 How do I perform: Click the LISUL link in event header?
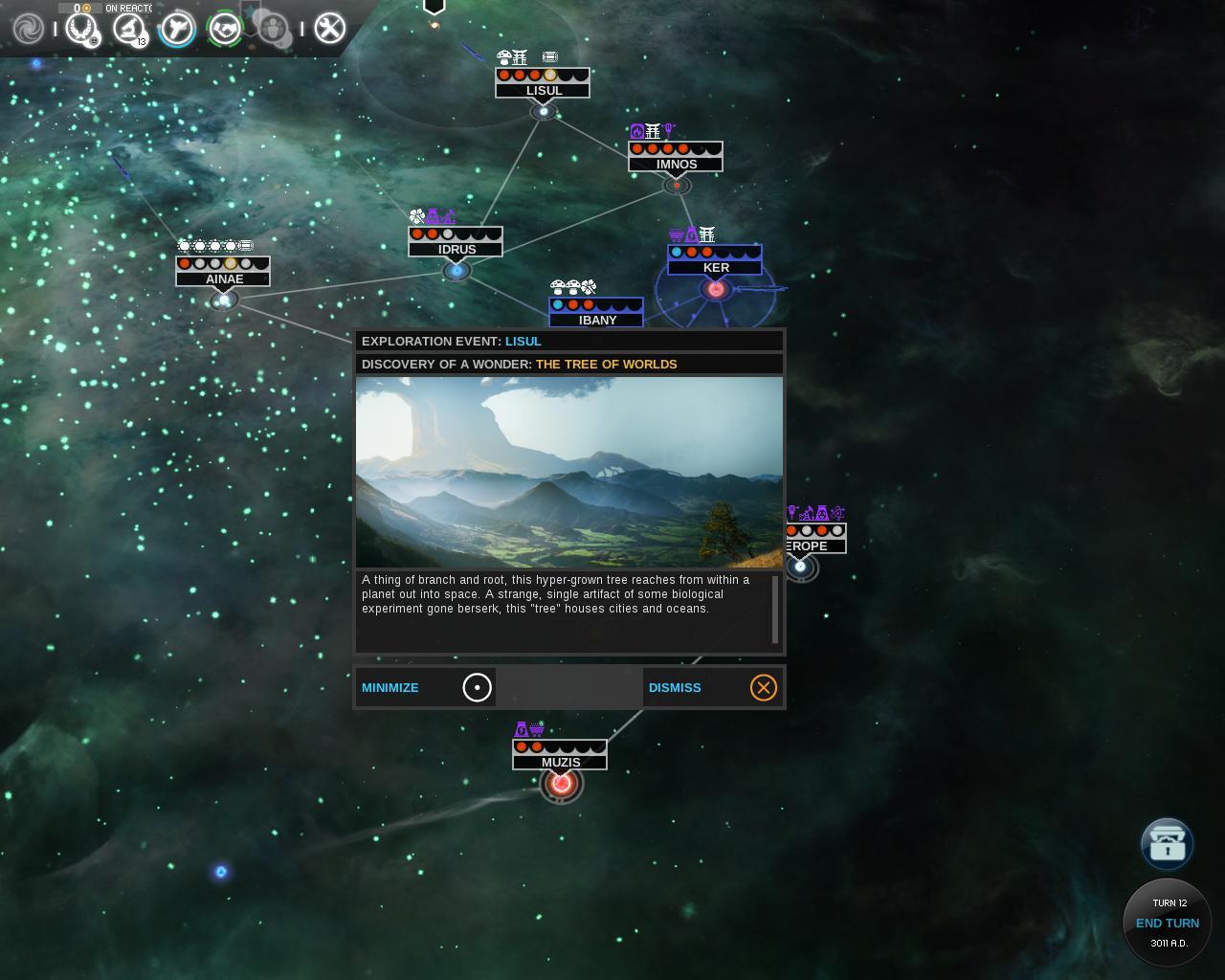(x=523, y=341)
